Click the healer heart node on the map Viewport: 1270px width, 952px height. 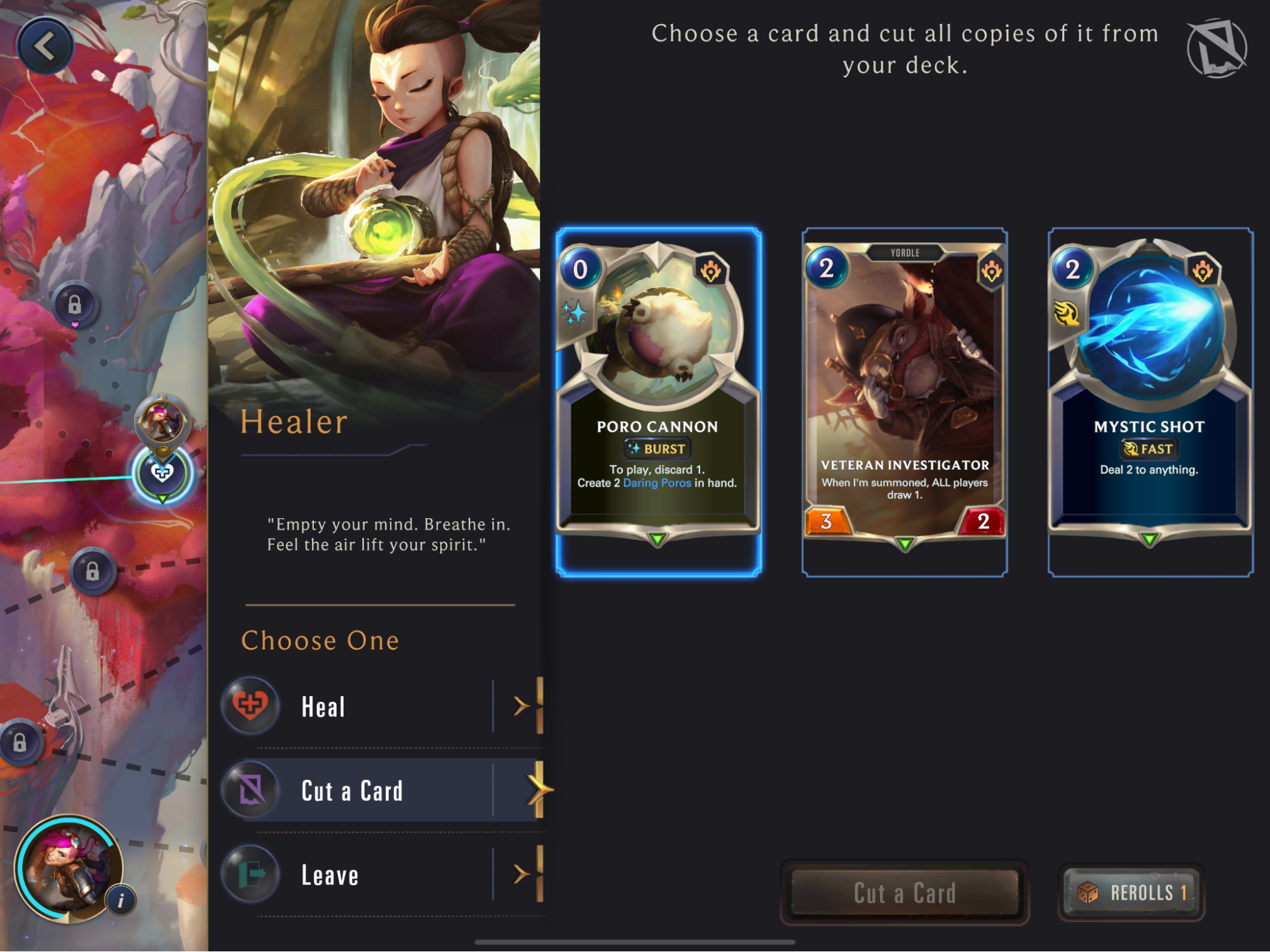point(162,473)
